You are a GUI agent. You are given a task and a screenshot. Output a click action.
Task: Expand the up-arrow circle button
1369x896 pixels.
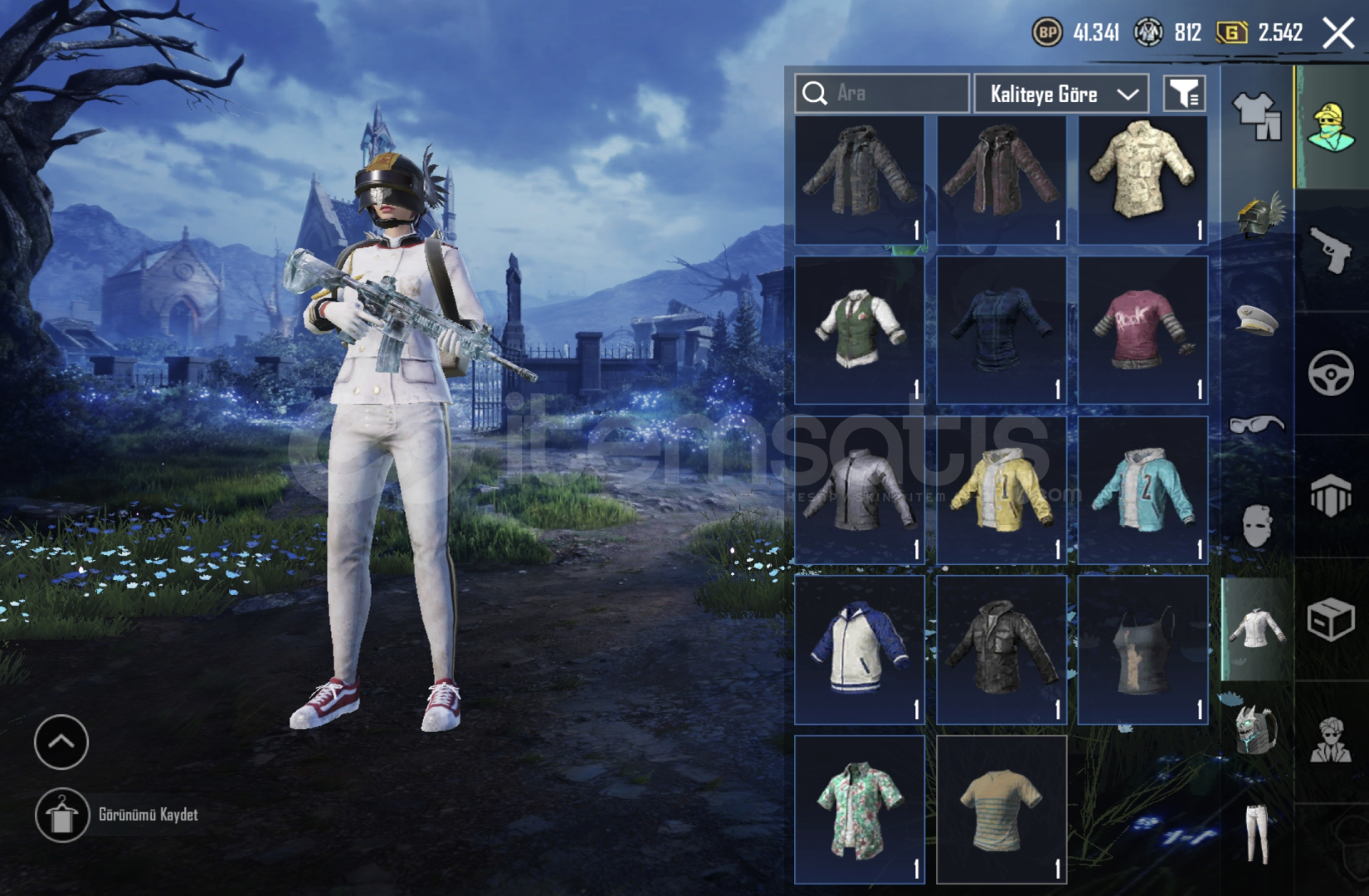click(61, 742)
